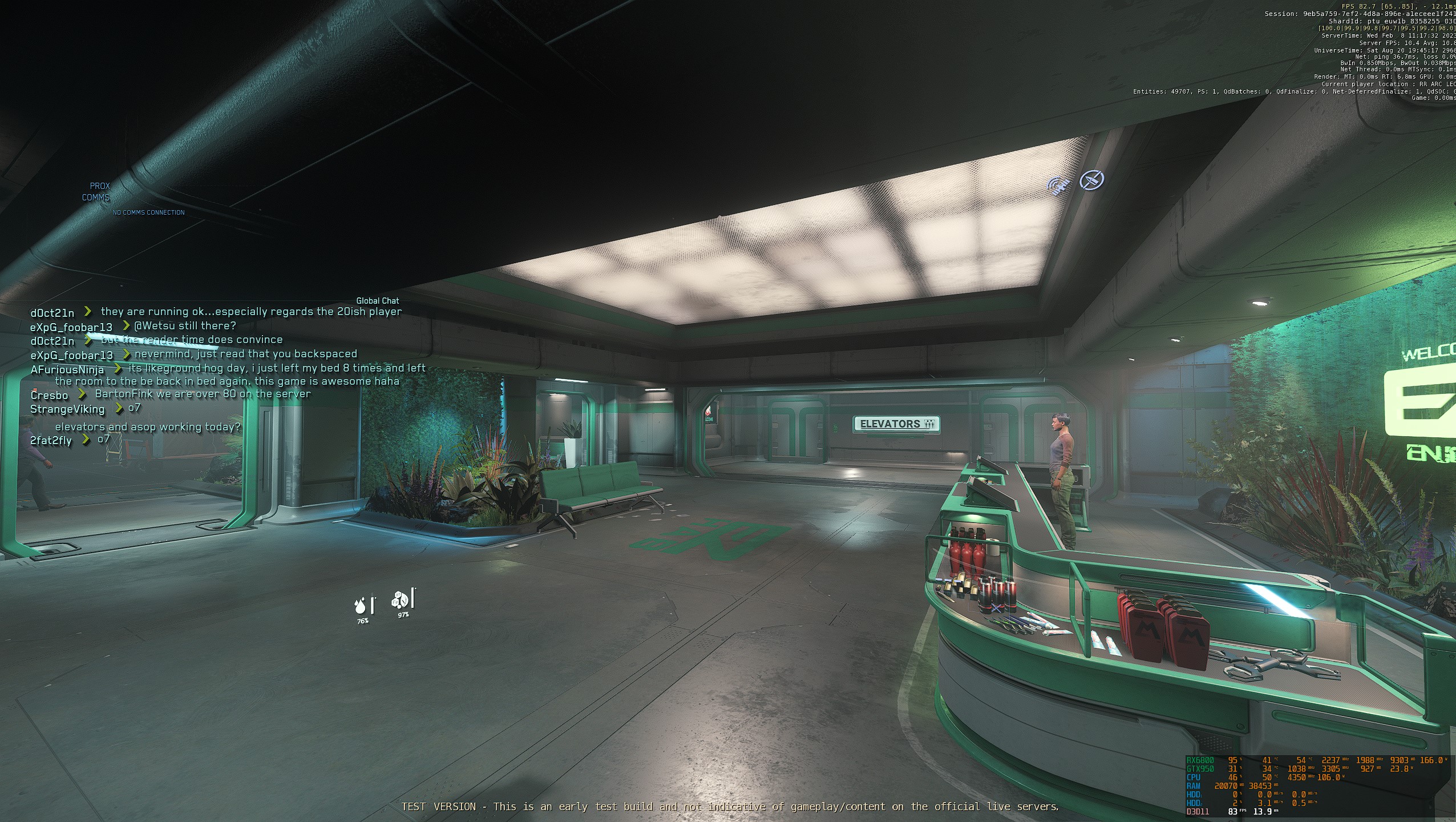Select AFuriousNinja's name in chat
This screenshot has height=822, width=1456.
coord(67,370)
